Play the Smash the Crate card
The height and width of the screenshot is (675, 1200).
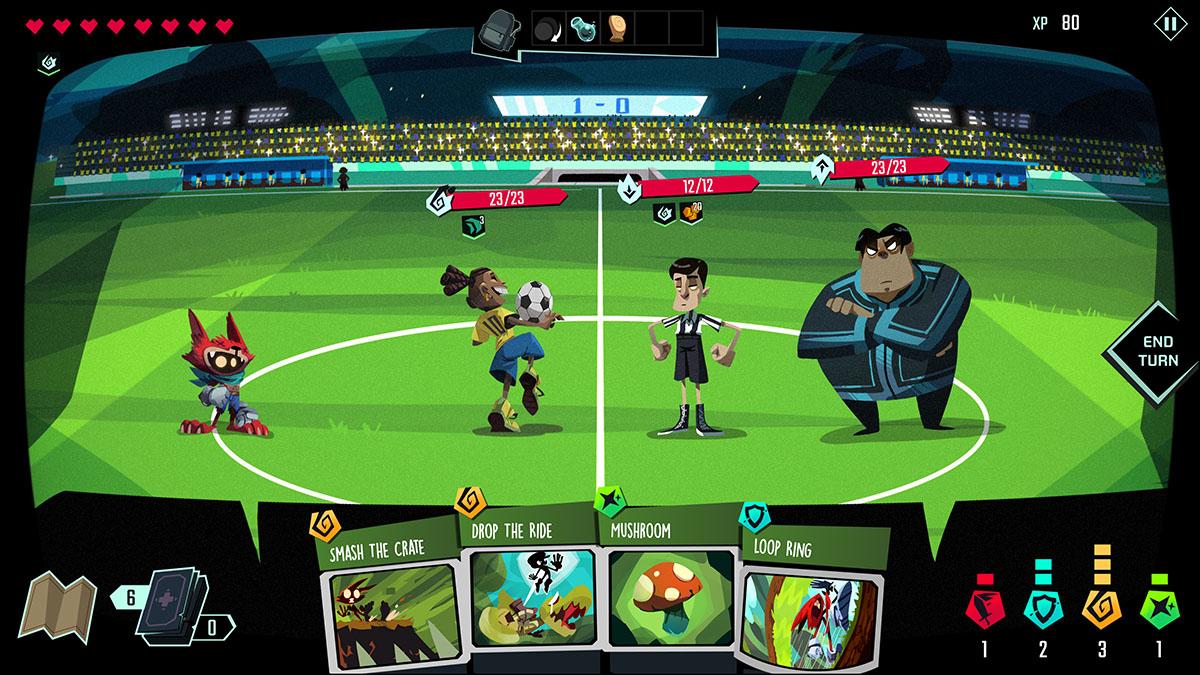(x=389, y=600)
